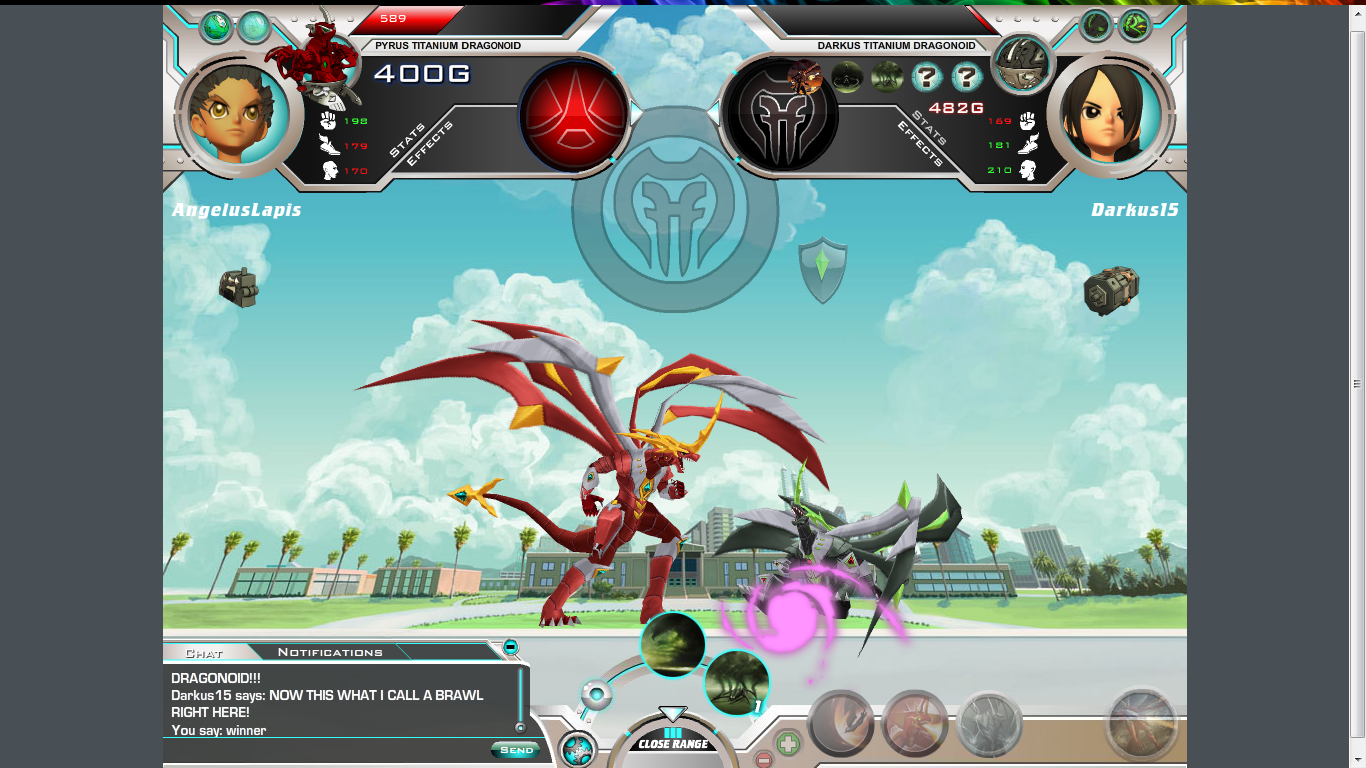Screen dimensions: 1366x768
Task: Select the red Pyrus attribute emblem
Action: 573,114
